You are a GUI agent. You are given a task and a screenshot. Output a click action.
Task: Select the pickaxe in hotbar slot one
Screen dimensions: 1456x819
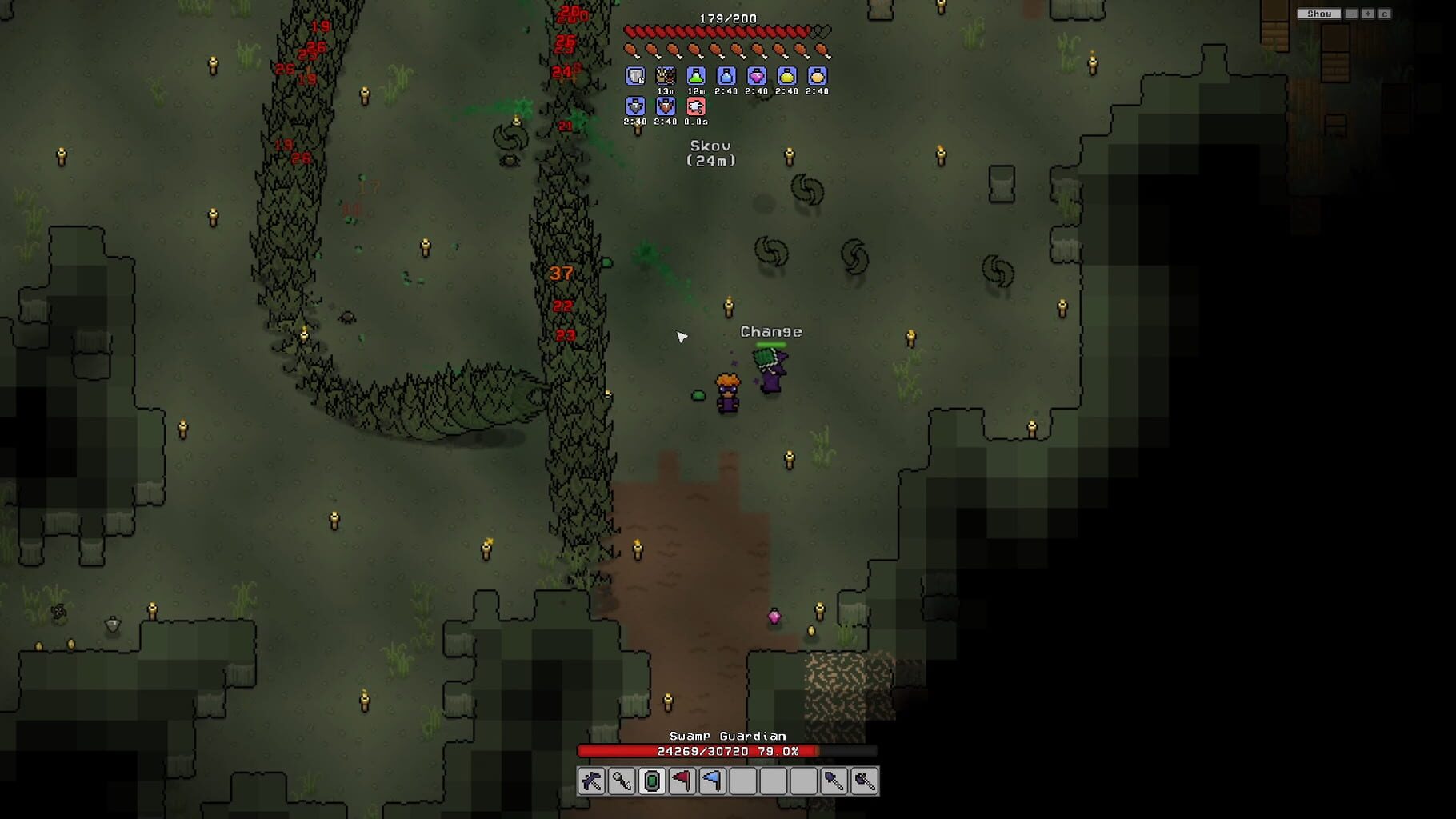[591, 783]
